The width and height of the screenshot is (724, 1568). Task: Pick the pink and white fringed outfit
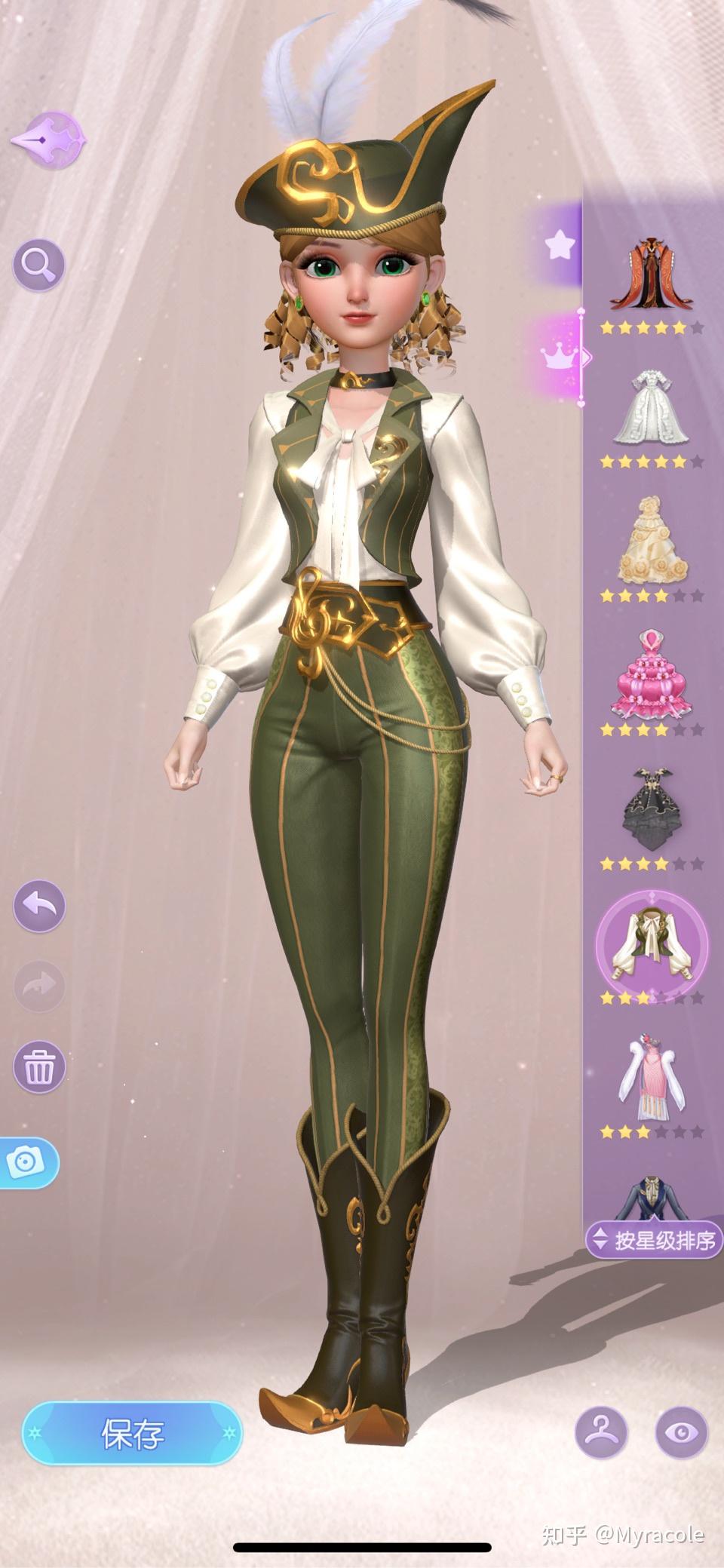(x=650, y=1077)
